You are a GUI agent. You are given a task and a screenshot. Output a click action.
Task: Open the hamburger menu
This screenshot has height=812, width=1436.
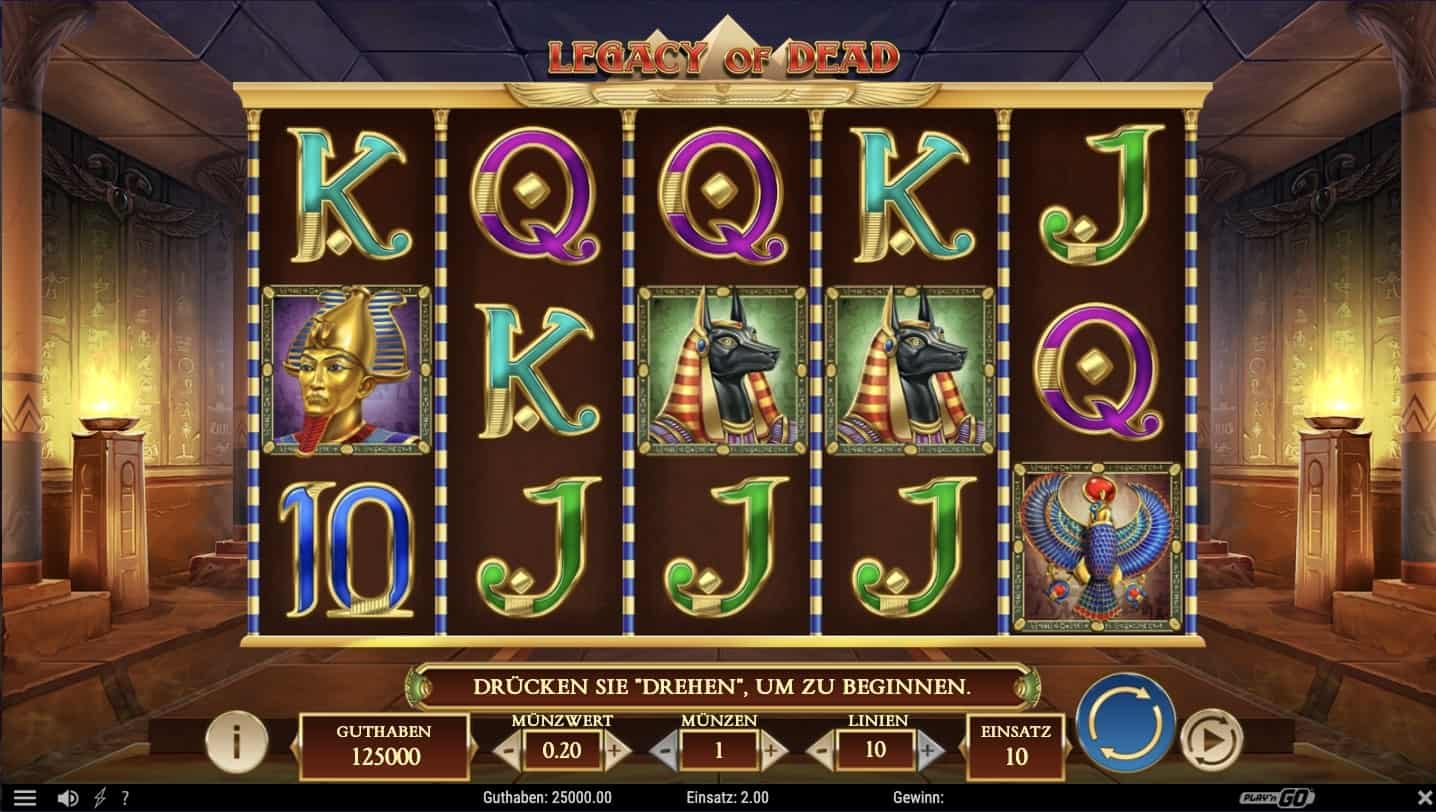25,798
